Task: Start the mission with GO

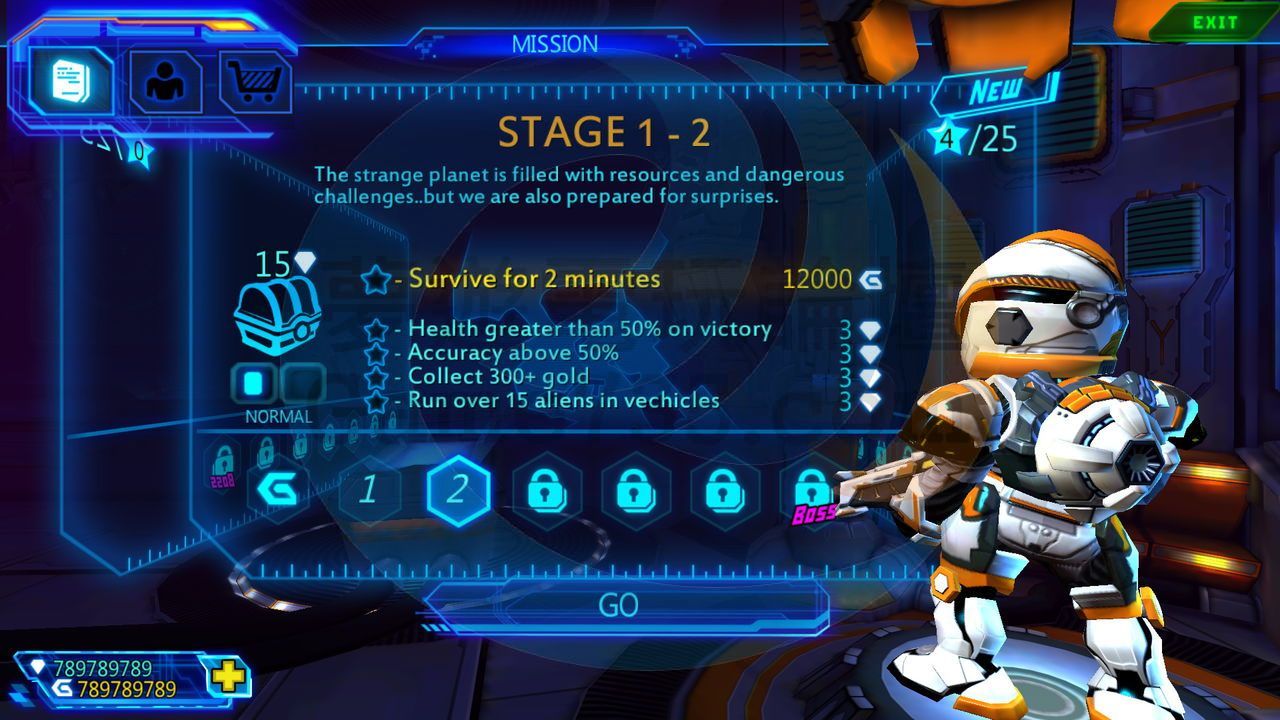Action: (x=619, y=606)
